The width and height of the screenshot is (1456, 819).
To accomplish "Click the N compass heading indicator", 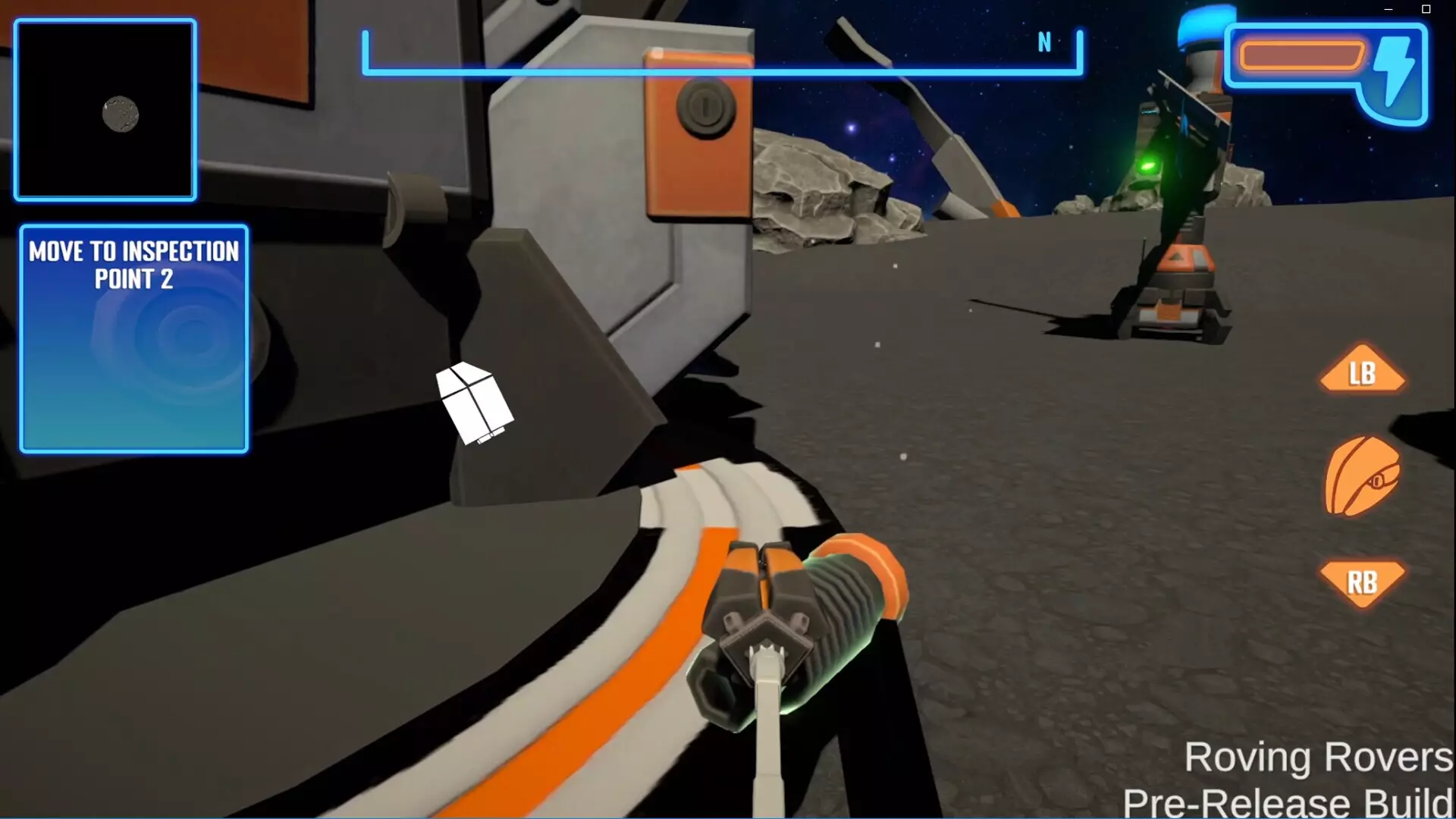I will (x=1045, y=43).
